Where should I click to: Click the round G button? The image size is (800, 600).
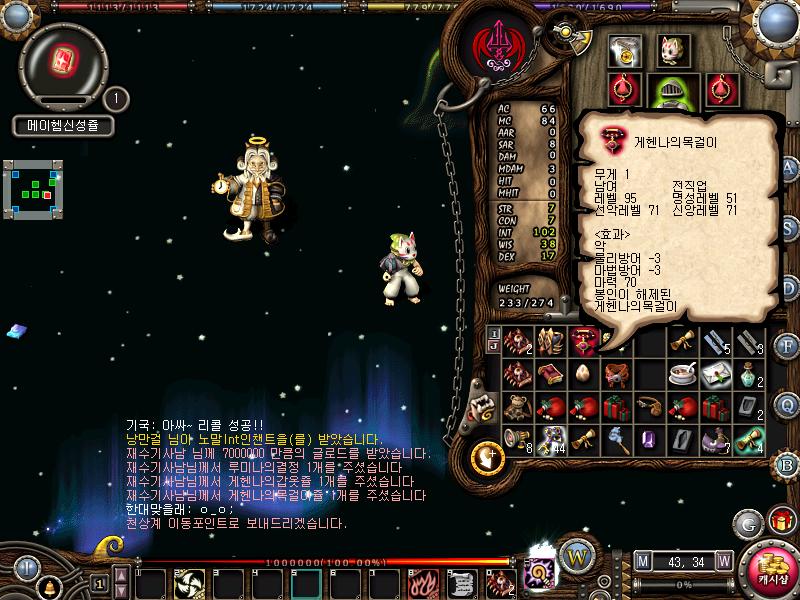click(747, 523)
